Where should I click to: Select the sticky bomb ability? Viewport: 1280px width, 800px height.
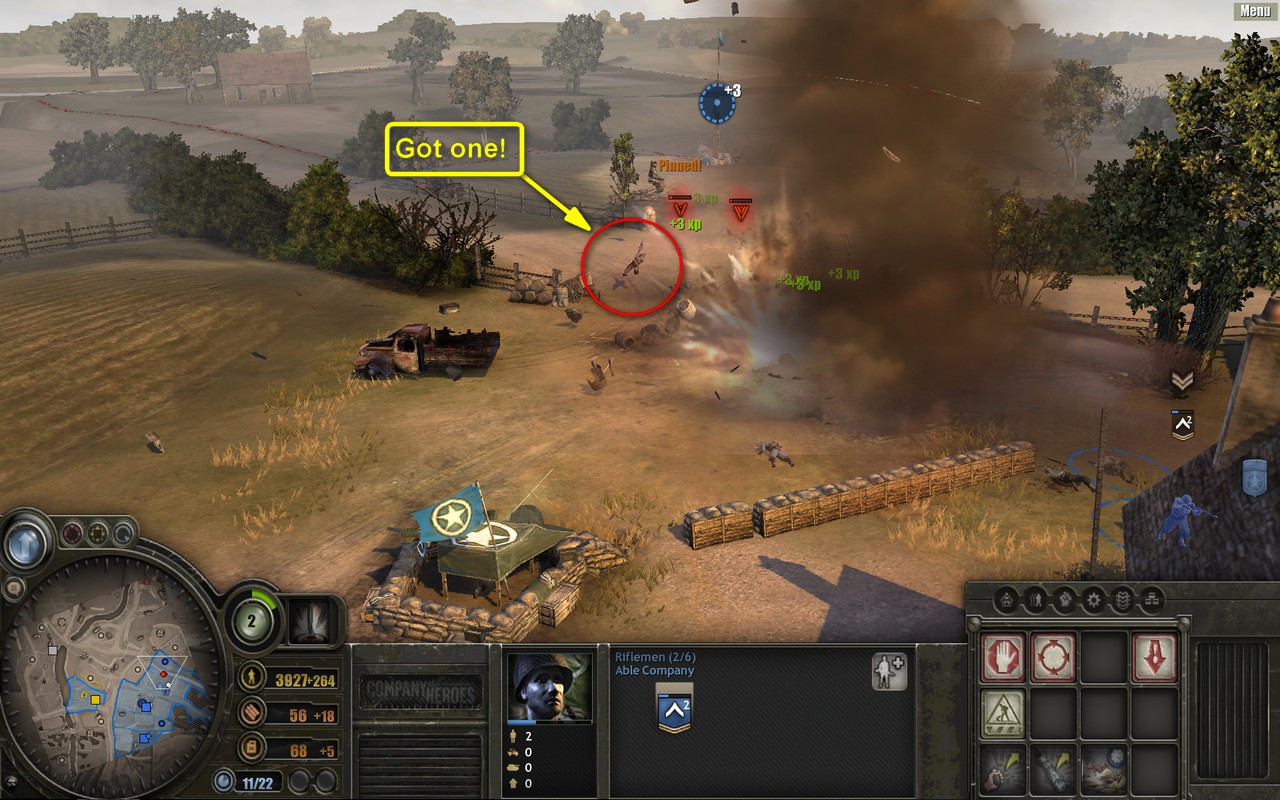click(1053, 769)
